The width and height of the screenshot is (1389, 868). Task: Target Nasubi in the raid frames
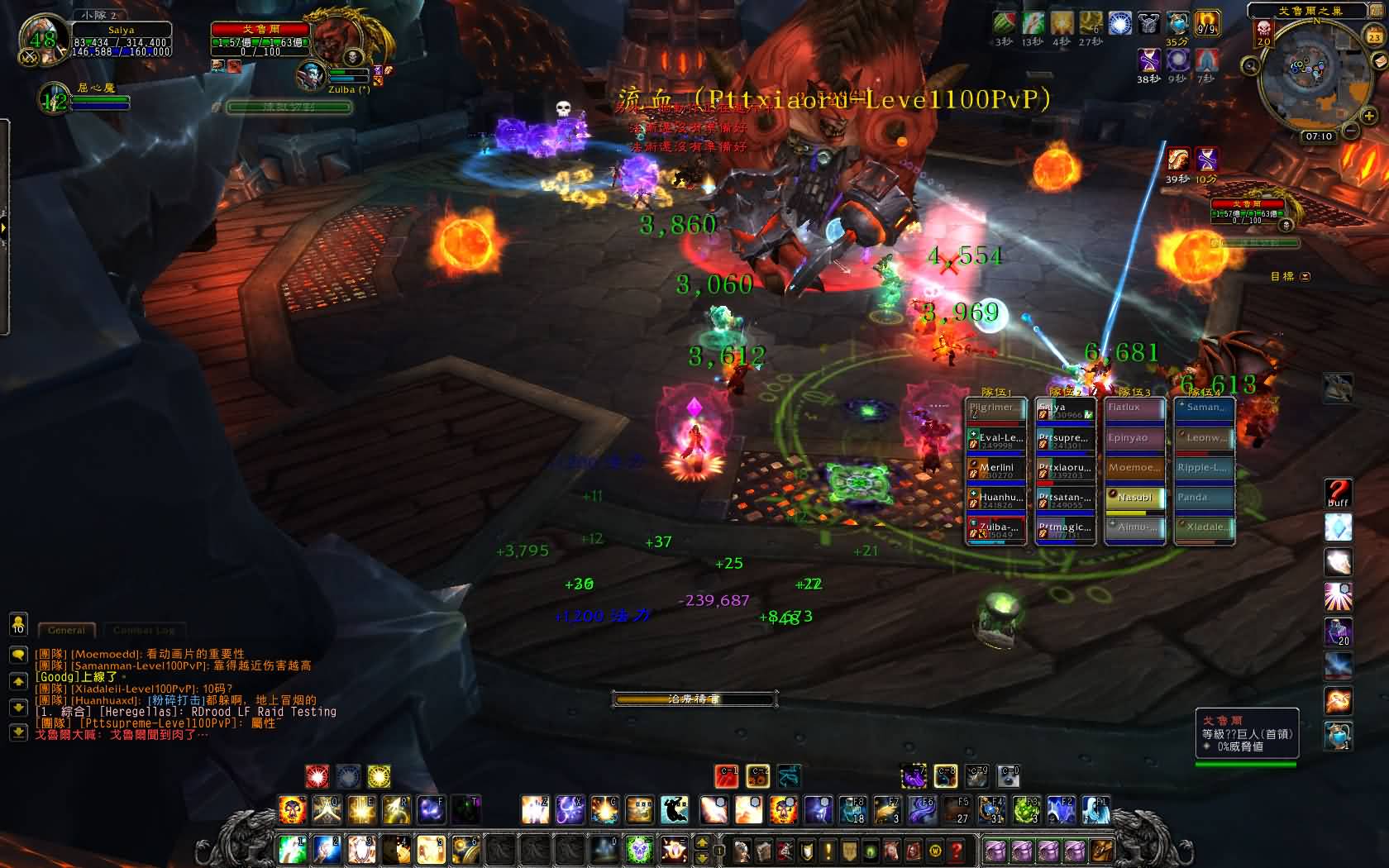[1134, 499]
